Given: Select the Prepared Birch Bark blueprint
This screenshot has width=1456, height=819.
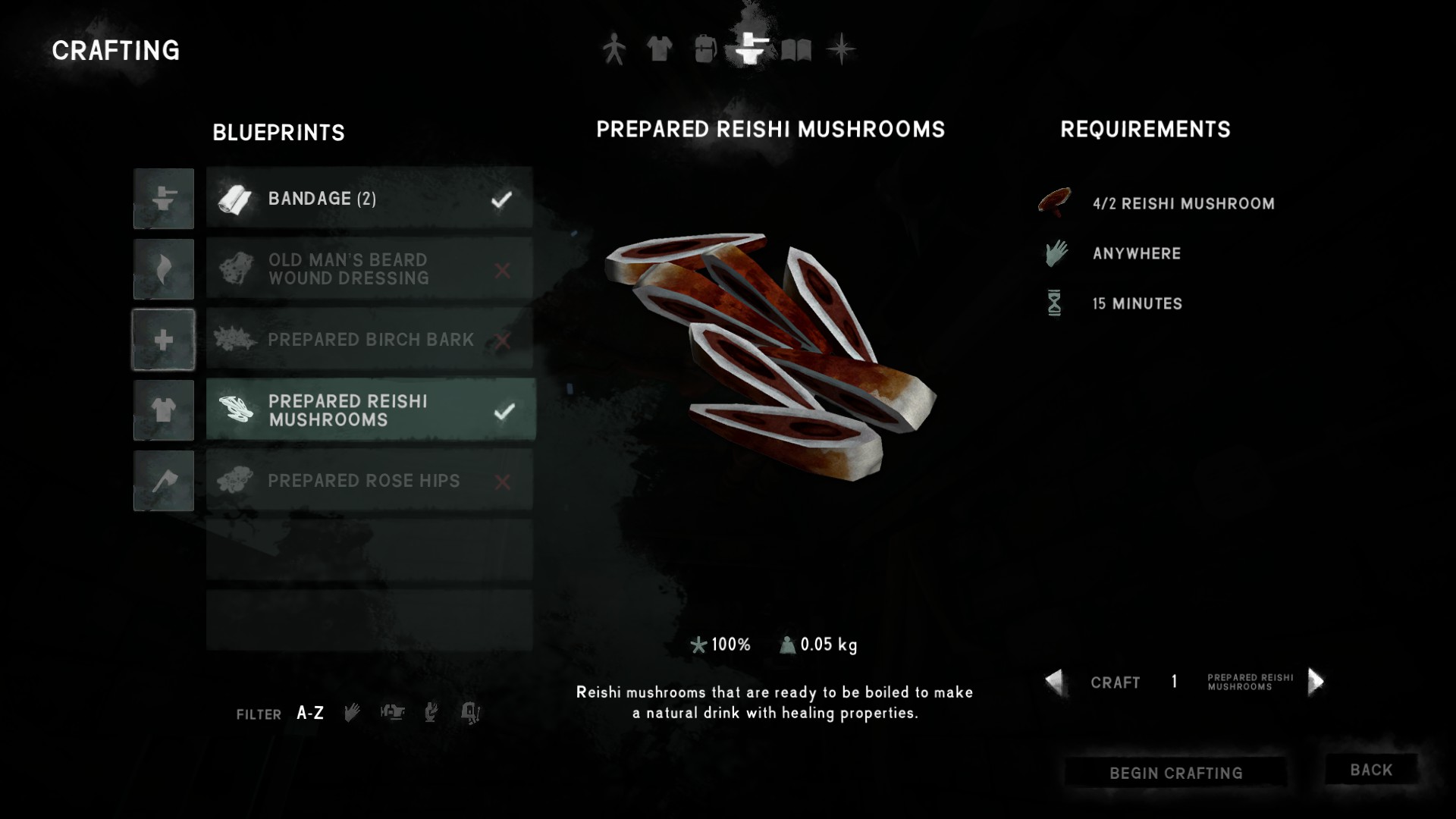Looking at the screenshot, I should click(369, 340).
